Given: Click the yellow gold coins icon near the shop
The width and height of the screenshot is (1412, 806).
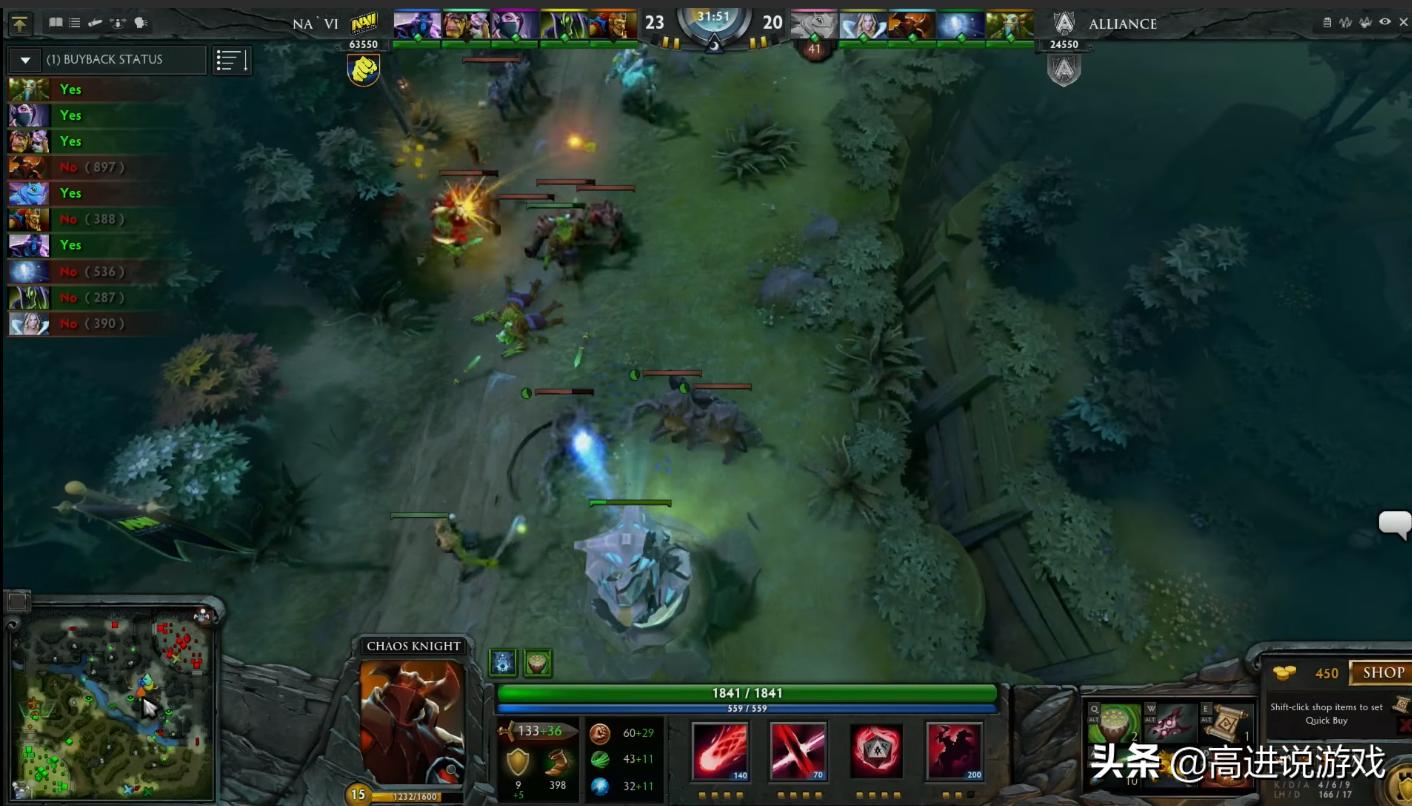Looking at the screenshot, I should [1286, 672].
